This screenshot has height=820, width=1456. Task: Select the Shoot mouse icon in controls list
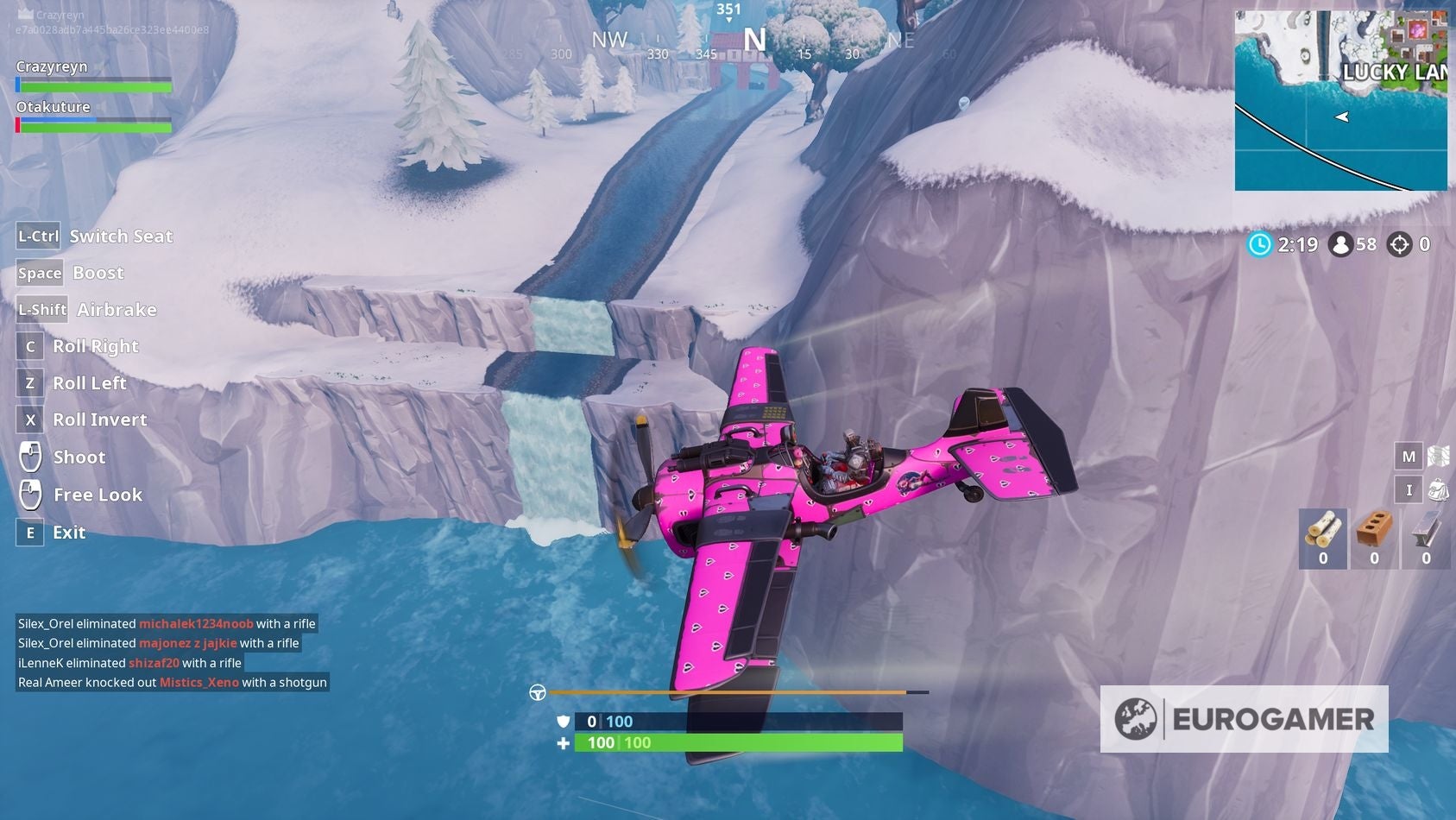[x=31, y=457]
